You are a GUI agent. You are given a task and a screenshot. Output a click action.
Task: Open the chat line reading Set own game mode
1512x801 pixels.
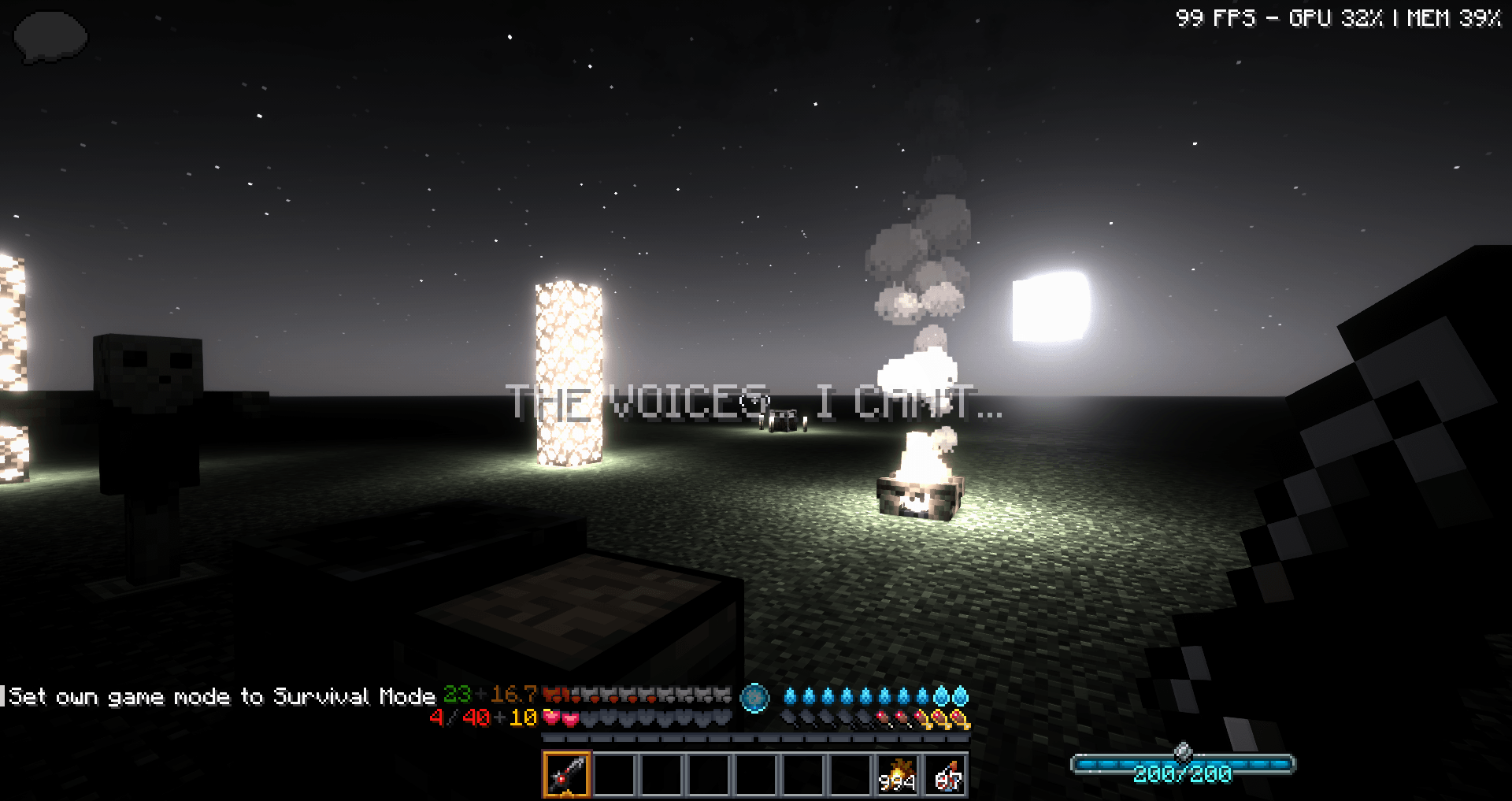(x=220, y=696)
